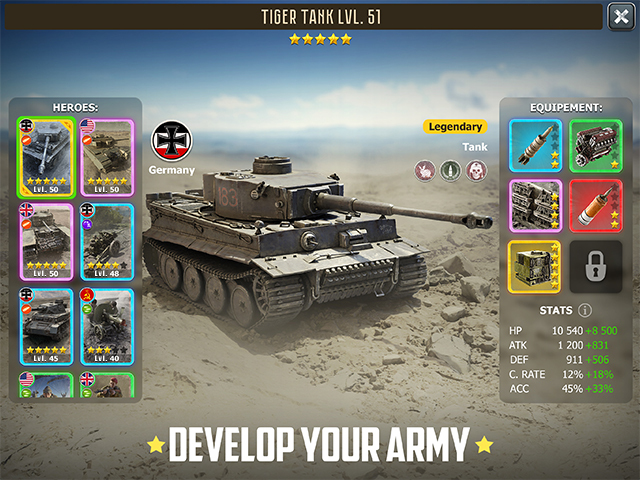This screenshot has height=480, width=640.
Task: Click the Legendary rarity badge
Action: click(455, 127)
